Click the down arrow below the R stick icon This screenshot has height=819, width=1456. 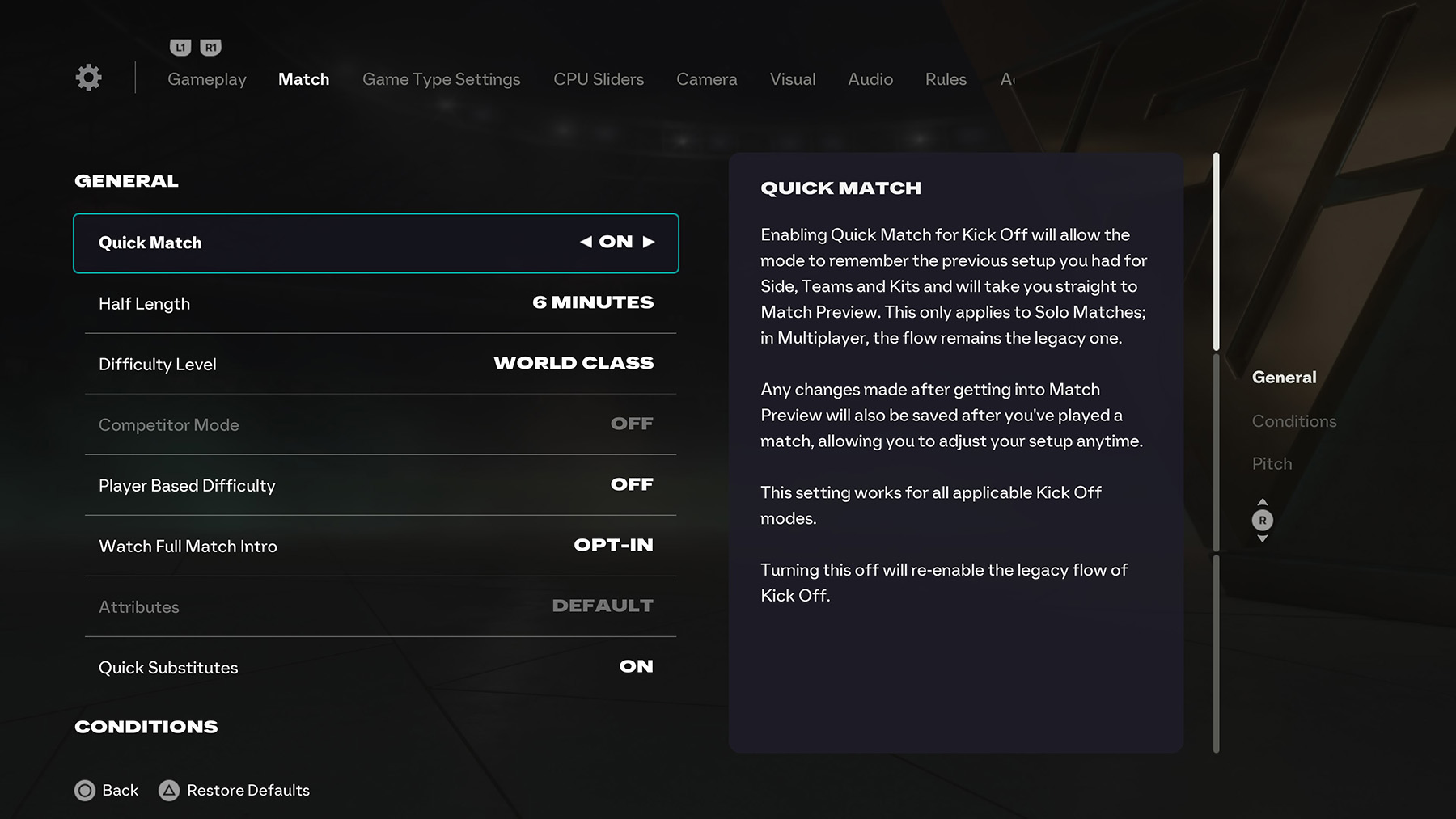click(x=1263, y=540)
